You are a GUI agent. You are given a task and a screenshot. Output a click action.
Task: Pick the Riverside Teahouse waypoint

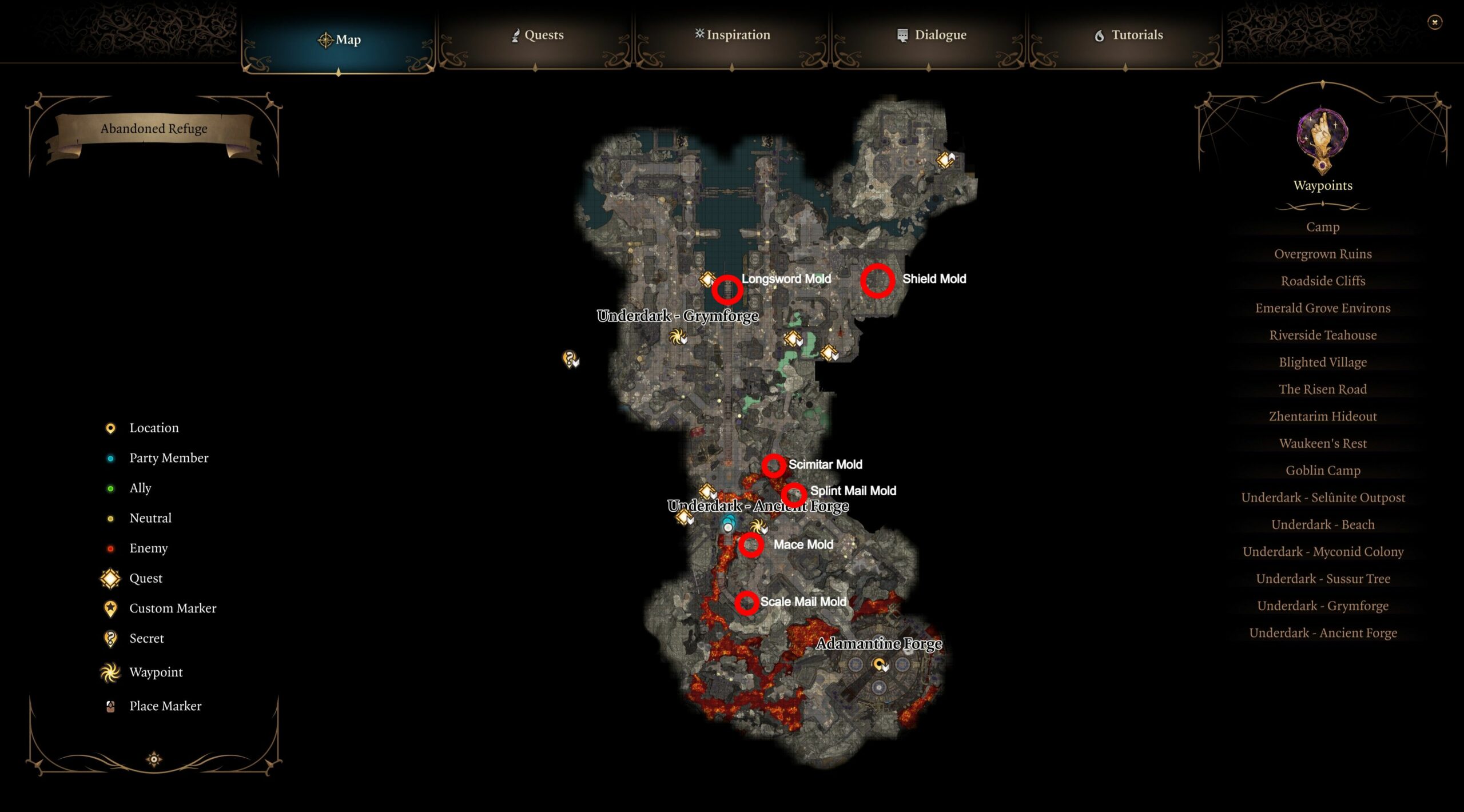coord(1322,335)
